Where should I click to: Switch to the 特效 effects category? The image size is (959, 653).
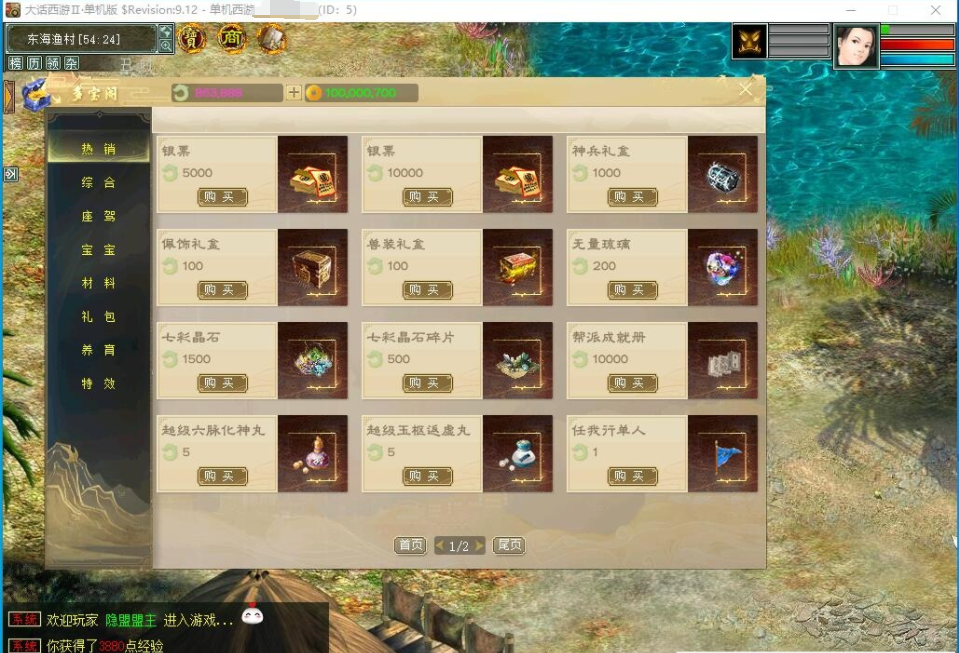99,383
